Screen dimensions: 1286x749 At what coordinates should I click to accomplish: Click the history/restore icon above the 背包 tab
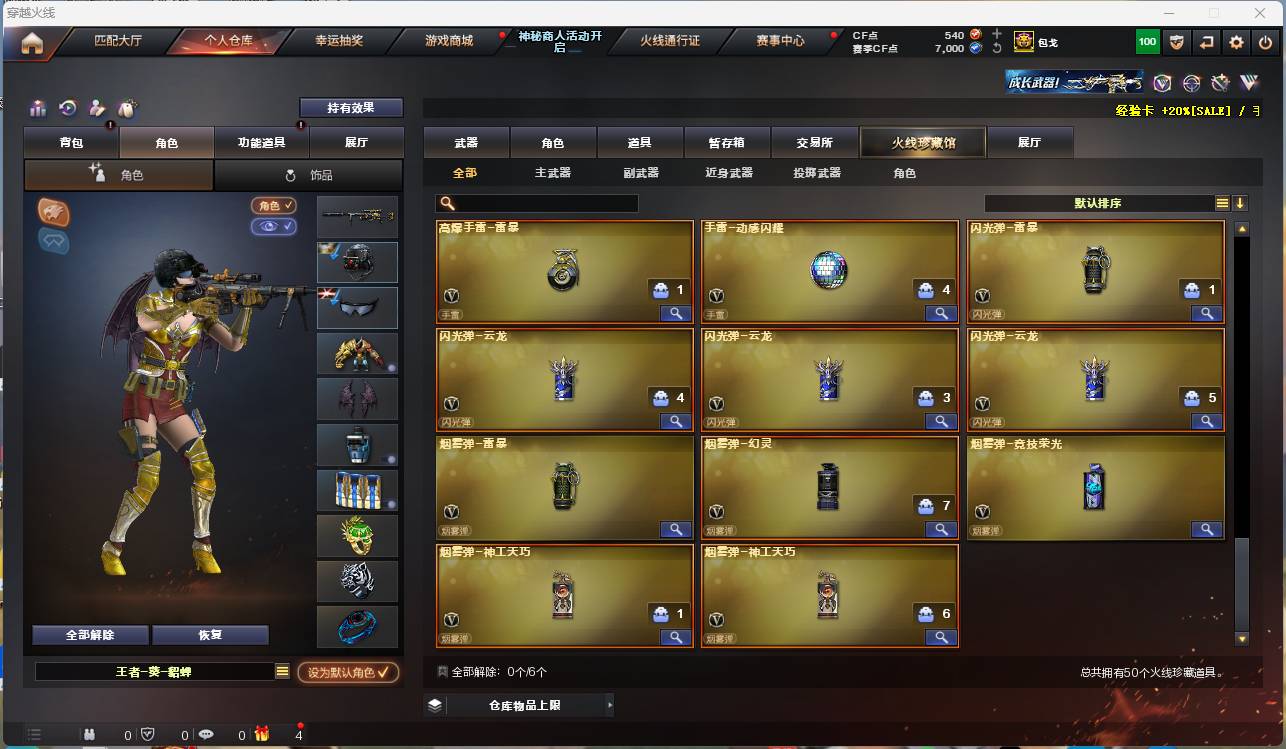coord(67,108)
